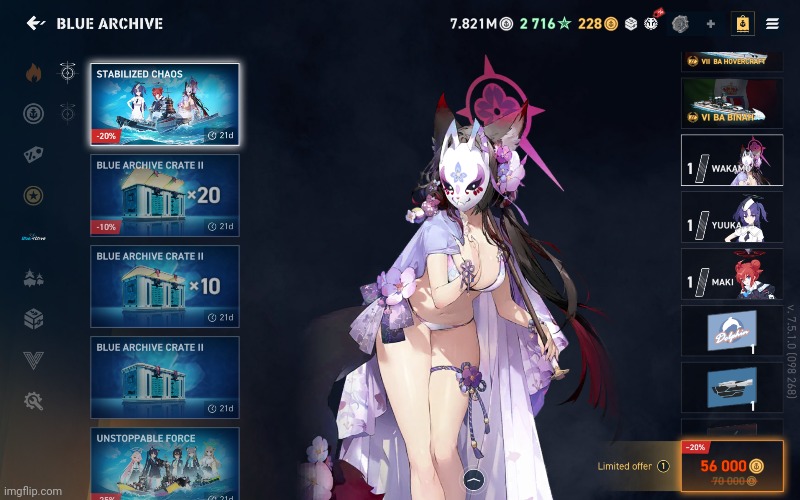Switch to the price tag category
The width and height of the screenshot is (800, 500).
[x=34, y=154]
